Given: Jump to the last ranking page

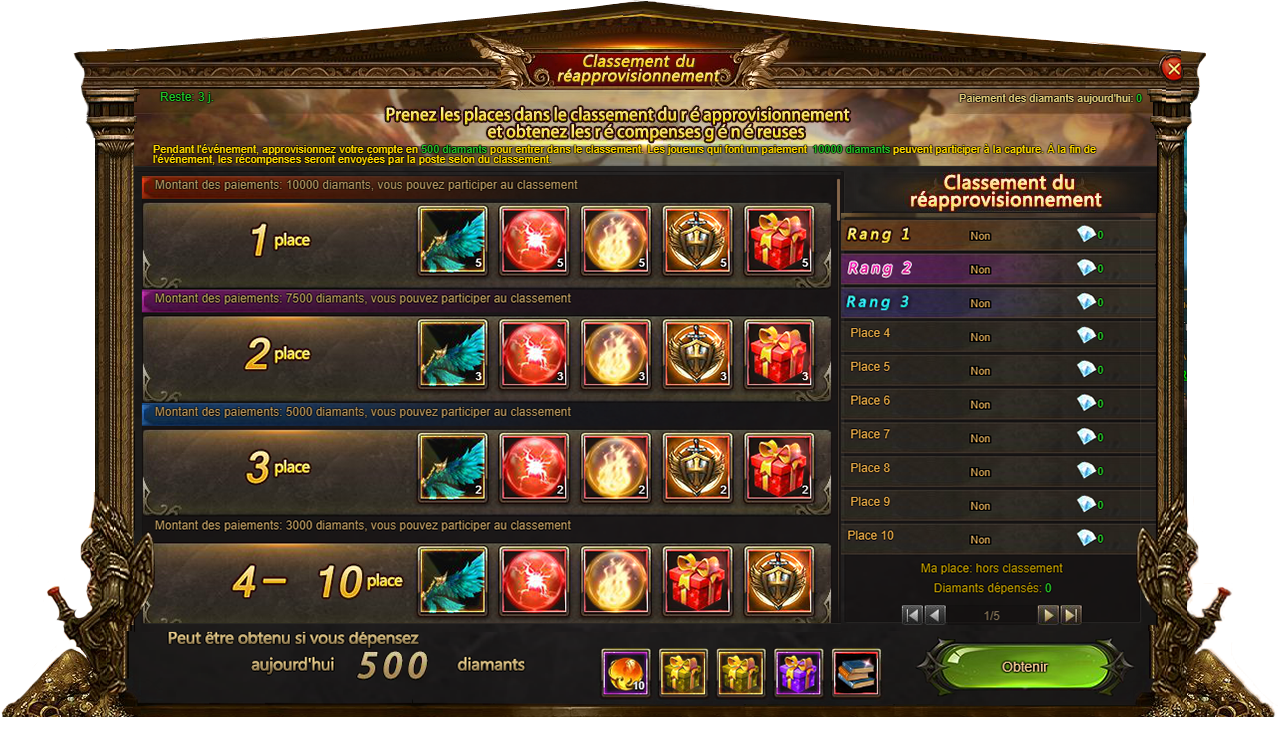Looking at the screenshot, I should 1071,615.
